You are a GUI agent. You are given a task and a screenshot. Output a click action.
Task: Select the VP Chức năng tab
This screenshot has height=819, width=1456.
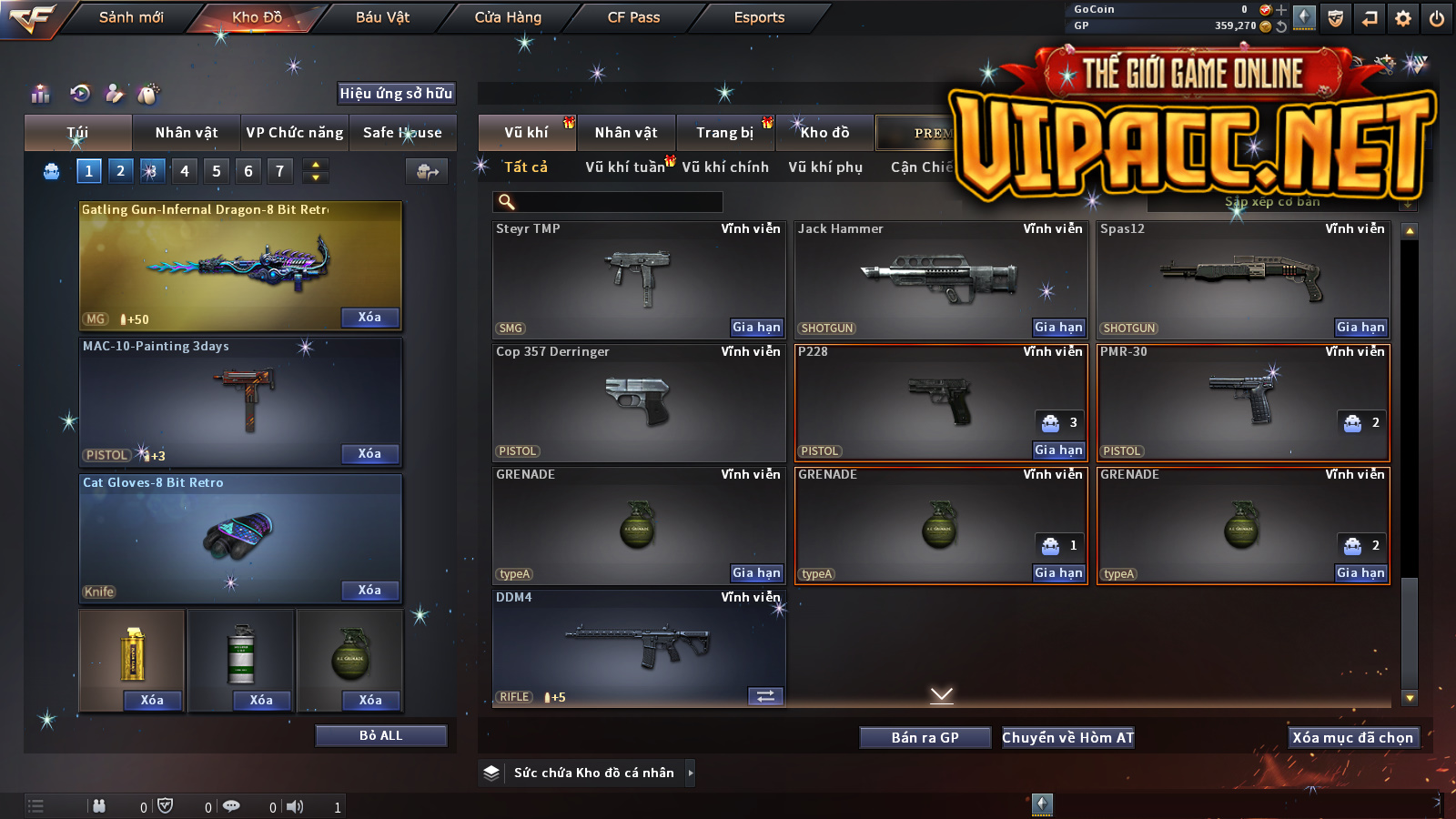click(295, 133)
